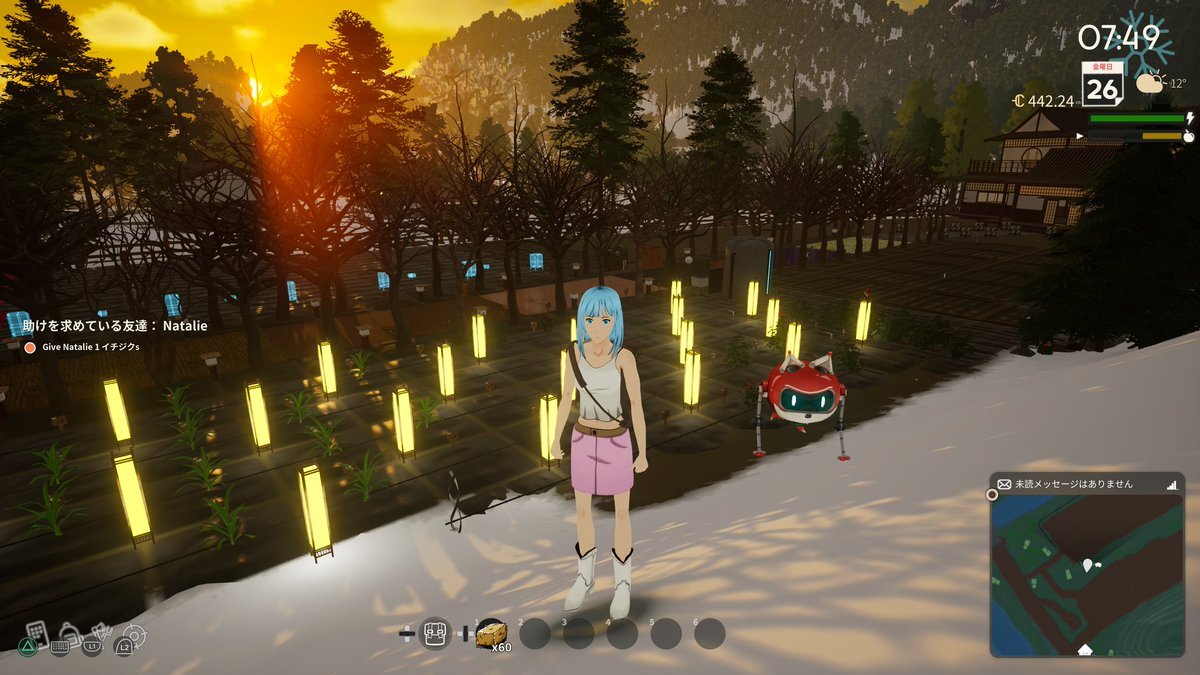
Task: Click the unread messages envelope icon
Action: click(1004, 483)
